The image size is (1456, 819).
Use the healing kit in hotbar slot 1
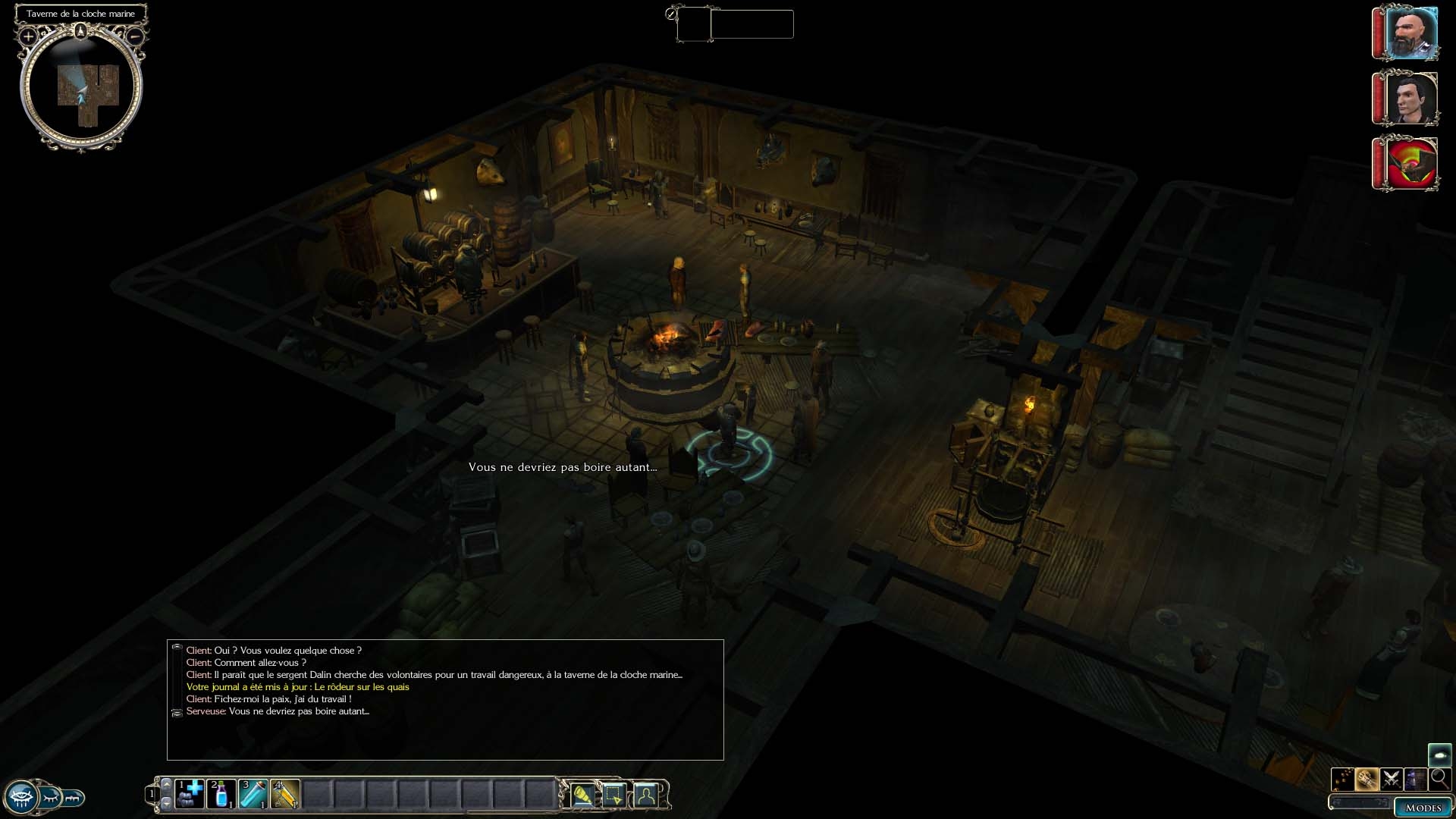tap(190, 794)
